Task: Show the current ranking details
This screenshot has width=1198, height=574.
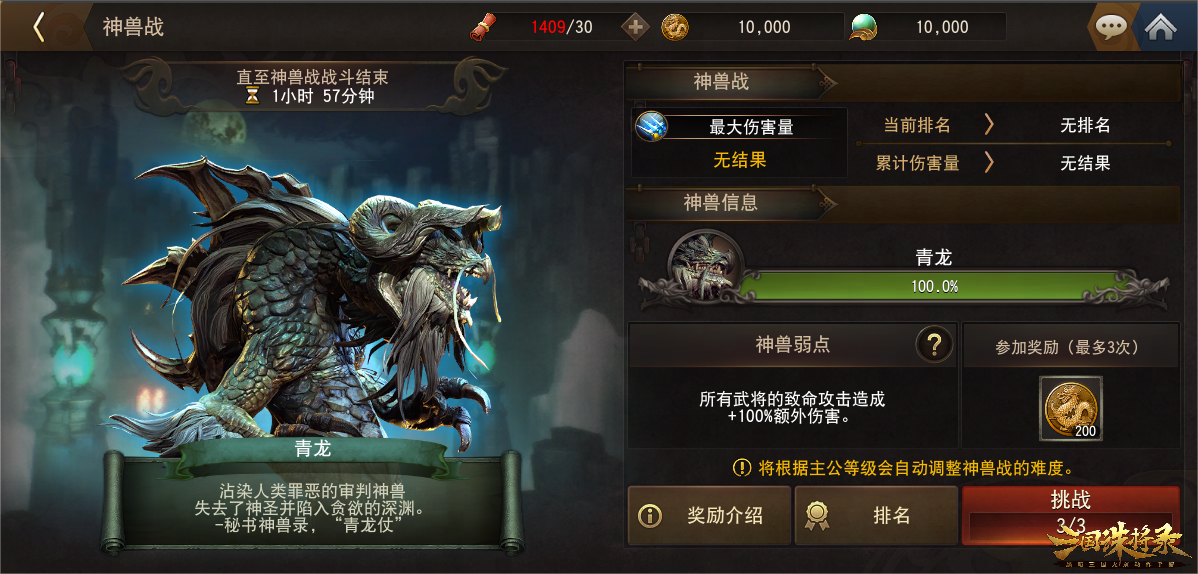Action: tap(989, 125)
